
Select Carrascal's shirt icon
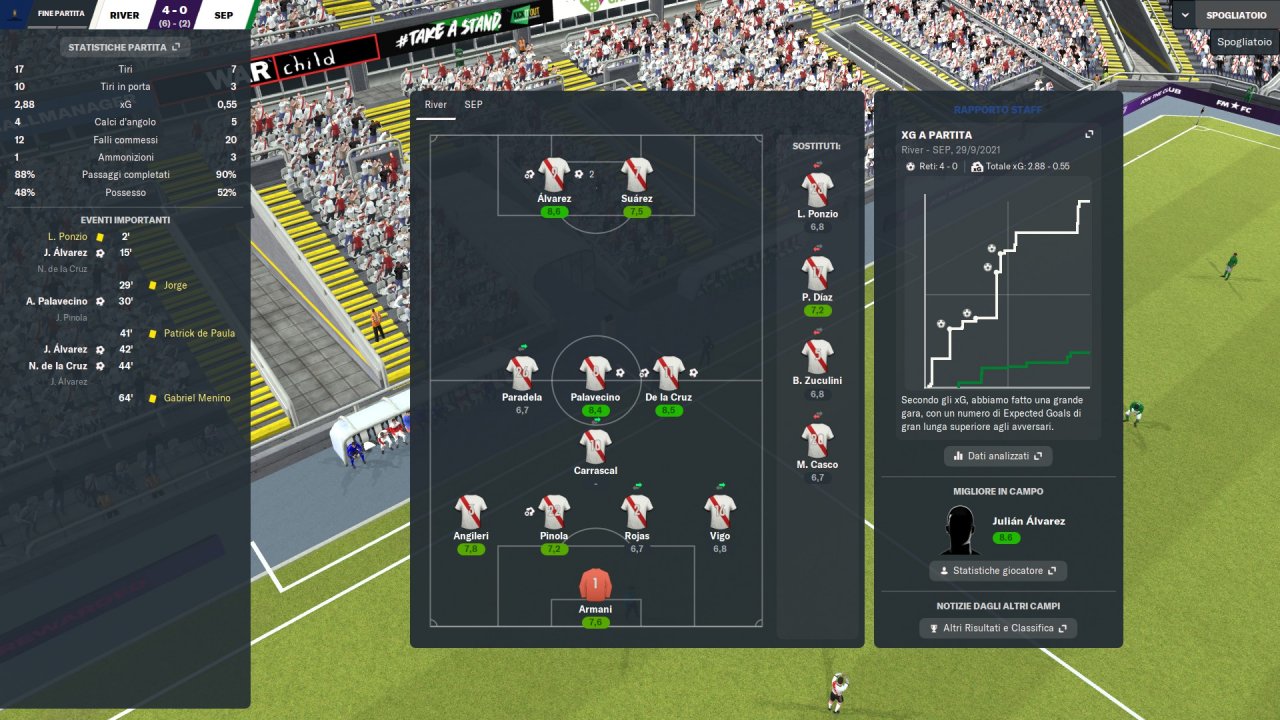click(x=595, y=446)
